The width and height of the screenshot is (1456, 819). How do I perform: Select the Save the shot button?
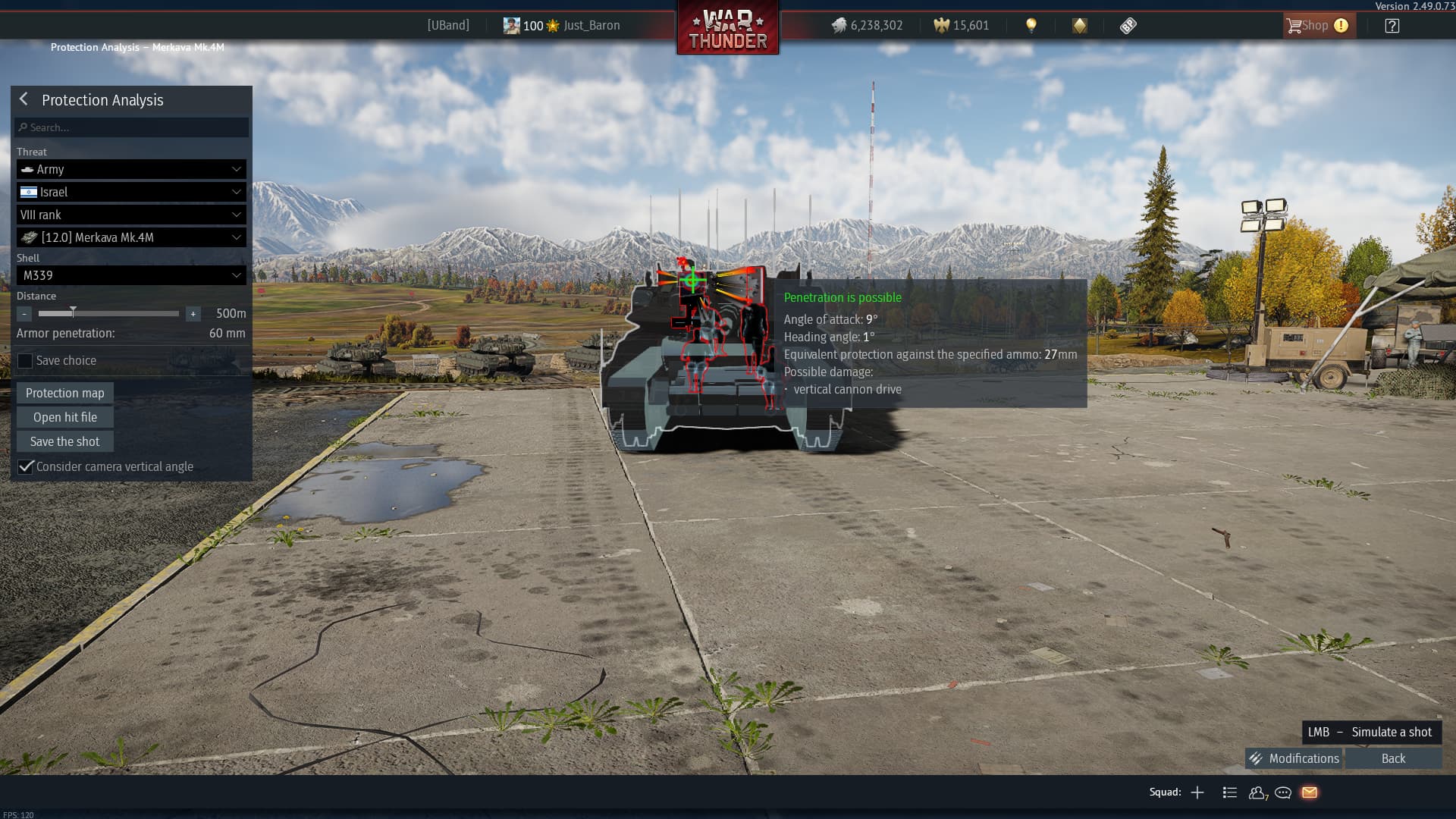pyautogui.click(x=65, y=441)
